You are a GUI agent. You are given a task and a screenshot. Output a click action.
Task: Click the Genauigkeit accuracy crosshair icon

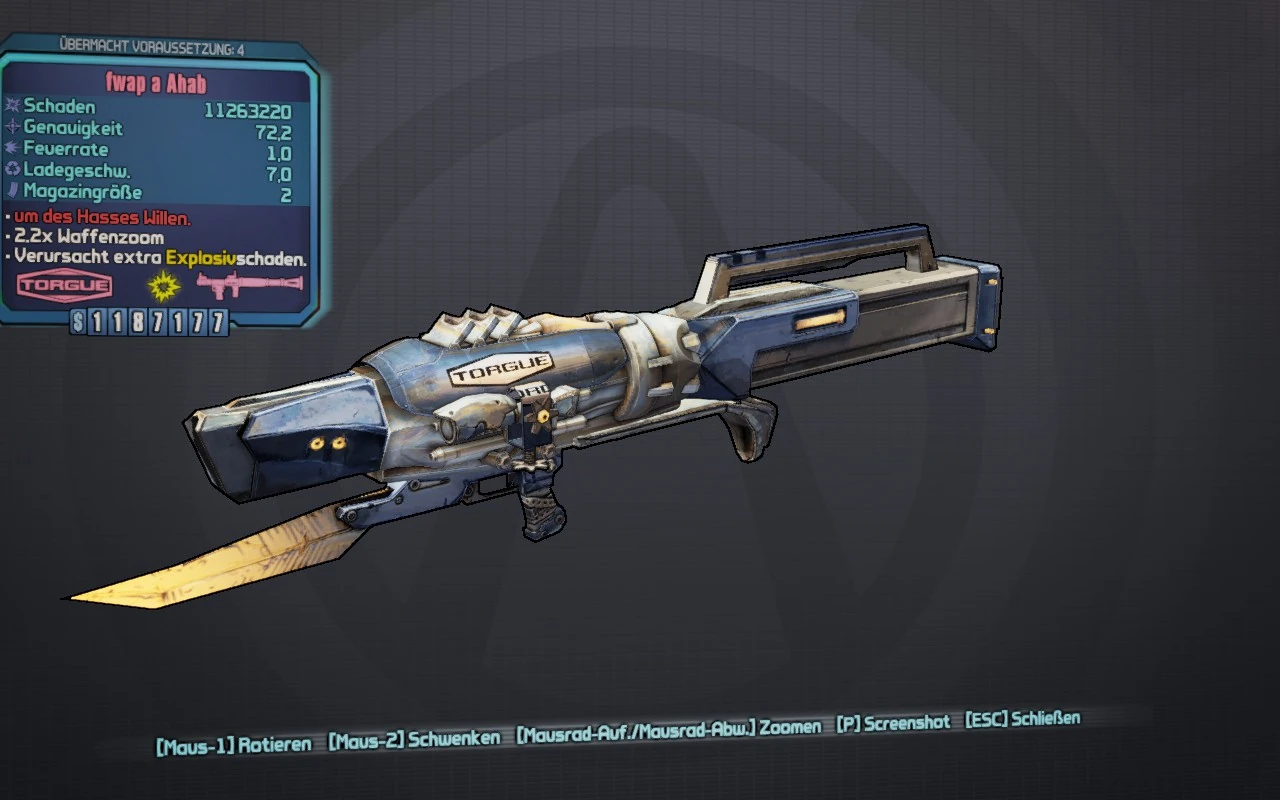[14, 126]
